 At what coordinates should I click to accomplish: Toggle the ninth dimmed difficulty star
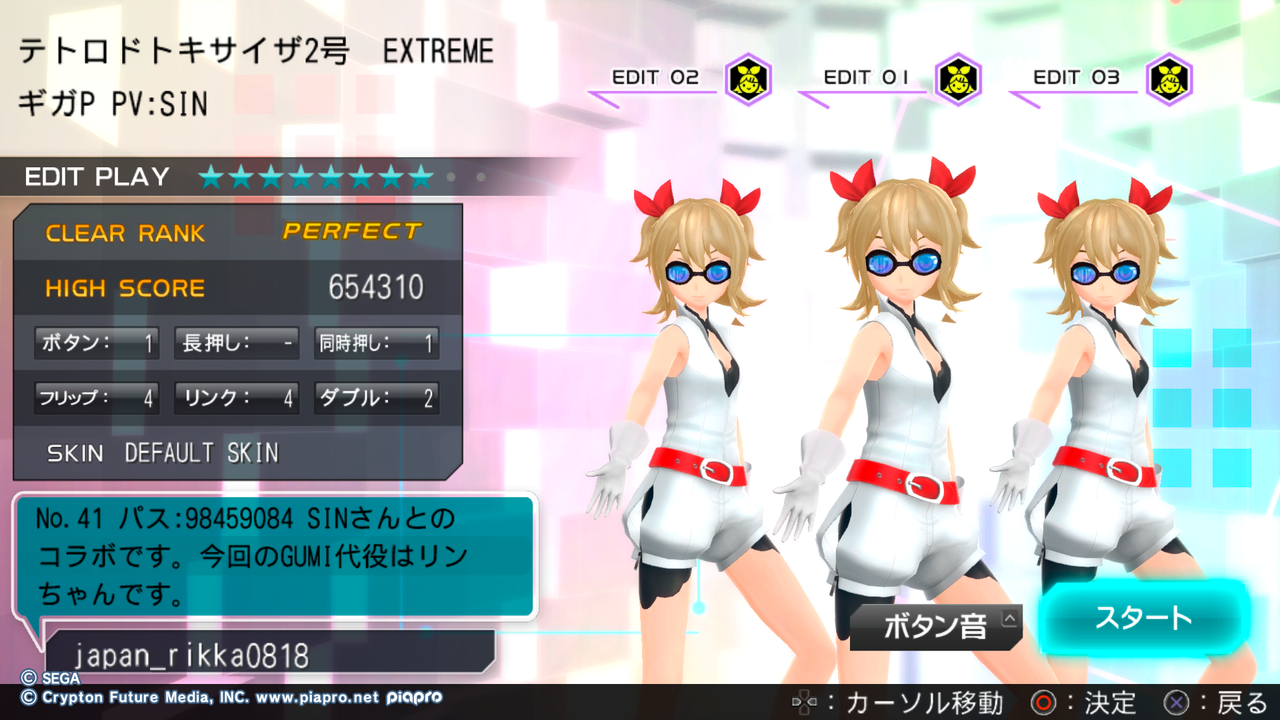tap(450, 177)
